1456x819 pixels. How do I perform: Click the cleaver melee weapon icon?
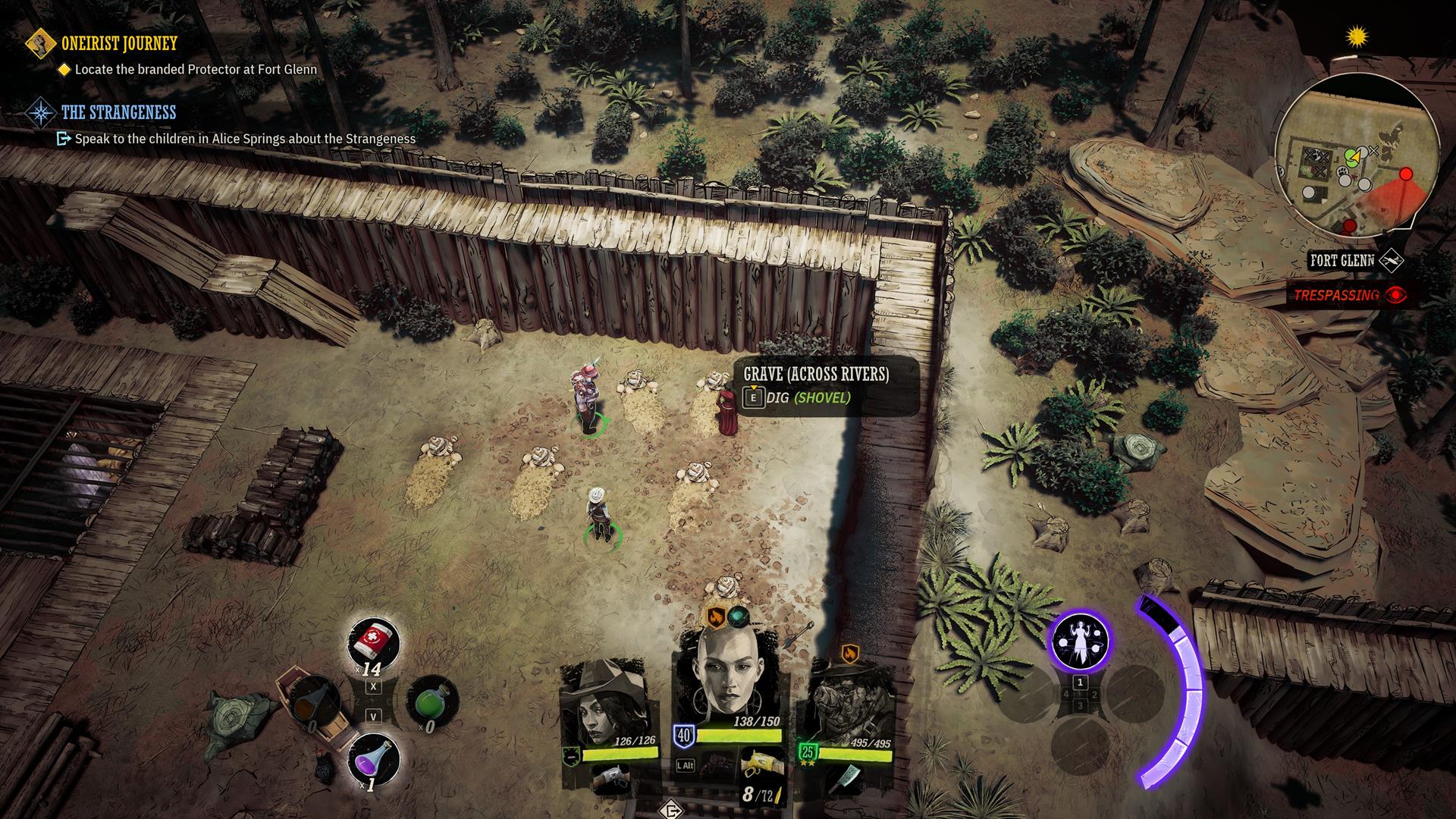(846, 780)
